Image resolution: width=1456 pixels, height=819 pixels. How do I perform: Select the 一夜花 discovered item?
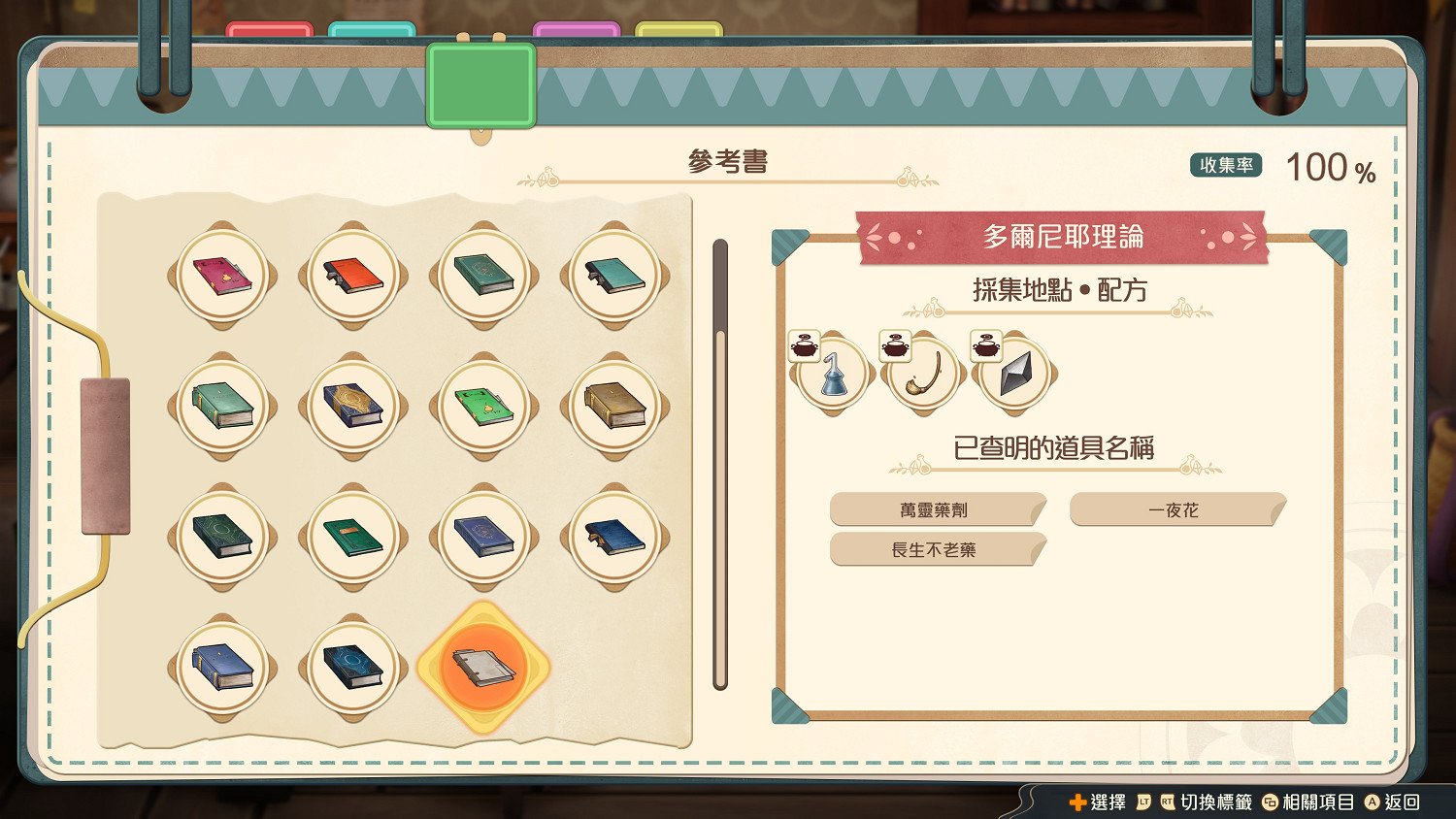click(1175, 509)
